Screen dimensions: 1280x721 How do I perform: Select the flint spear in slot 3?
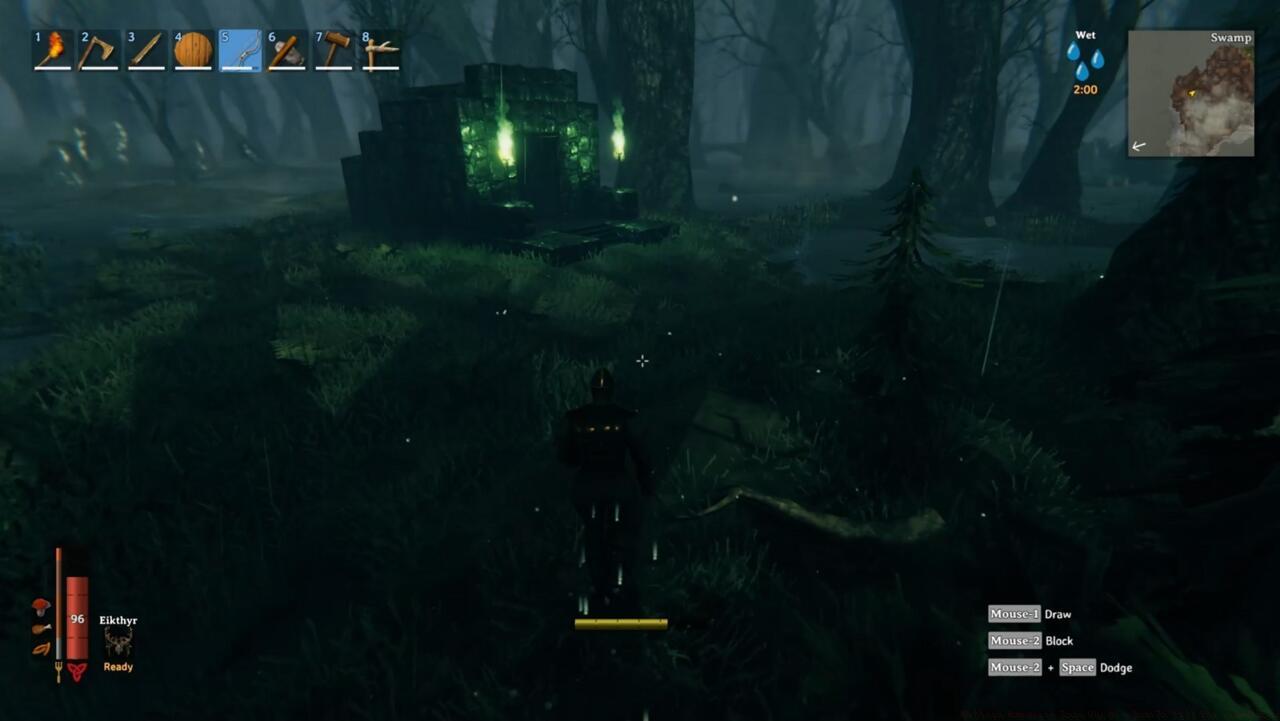[x=146, y=50]
